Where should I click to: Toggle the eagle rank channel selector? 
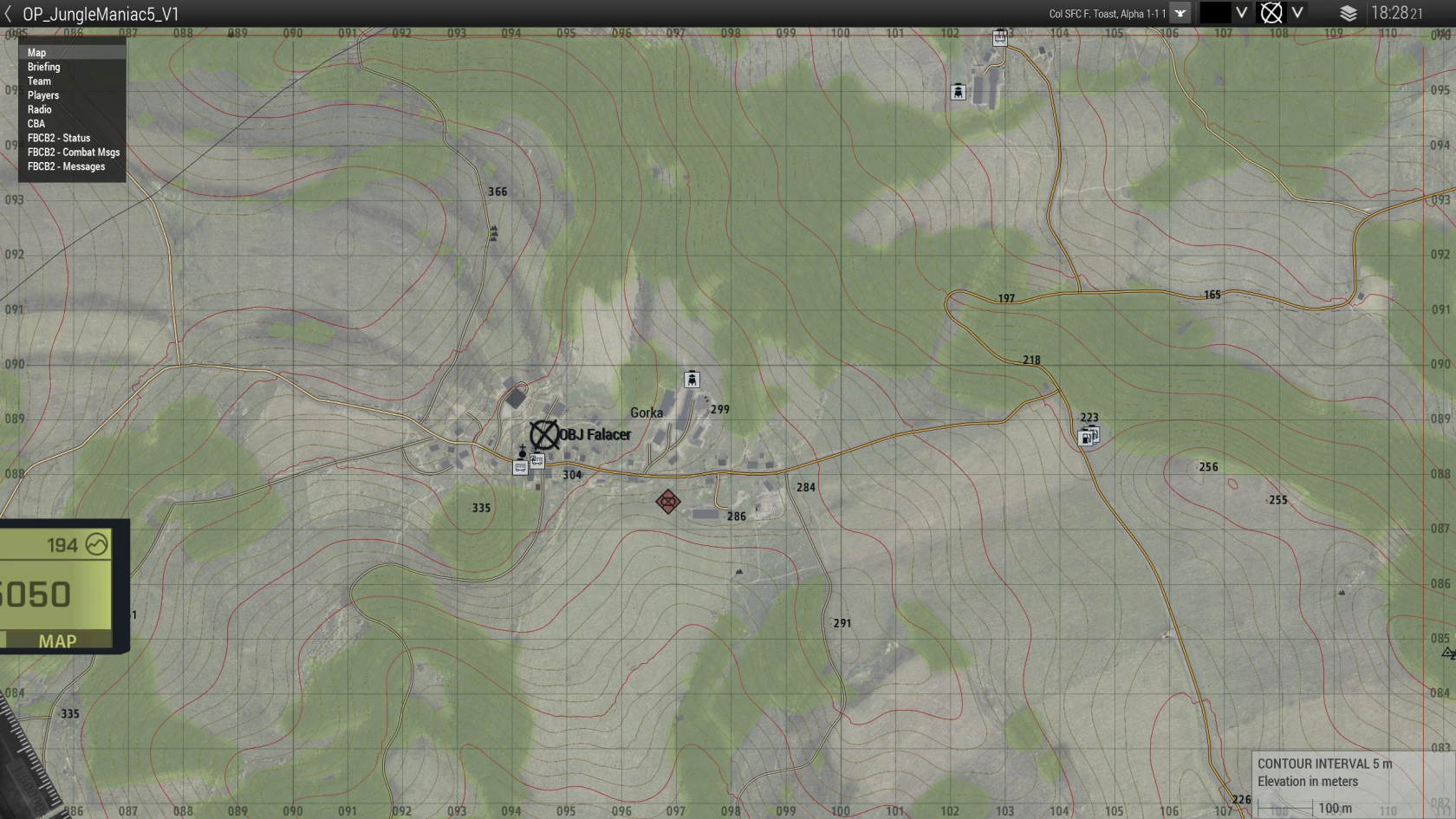pos(1180,13)
